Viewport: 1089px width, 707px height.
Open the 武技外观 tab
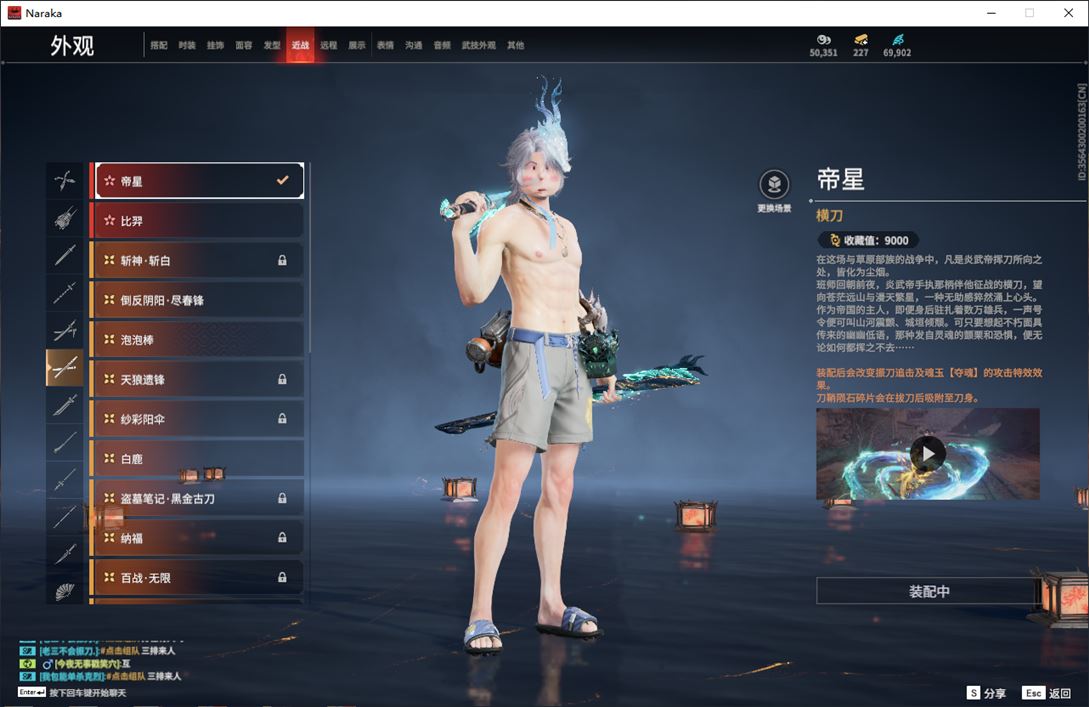pos(479,45)
